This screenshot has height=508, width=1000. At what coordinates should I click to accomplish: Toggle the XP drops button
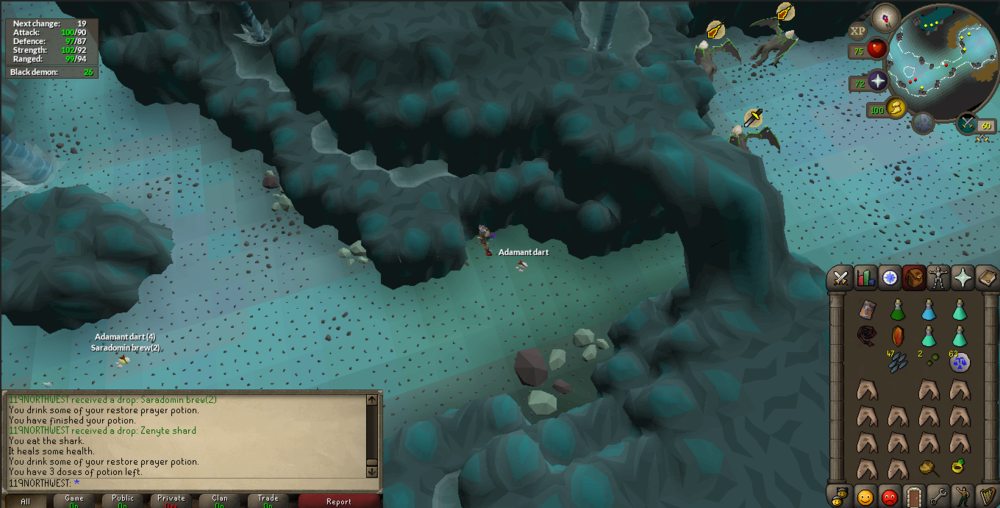pos(858,31)
